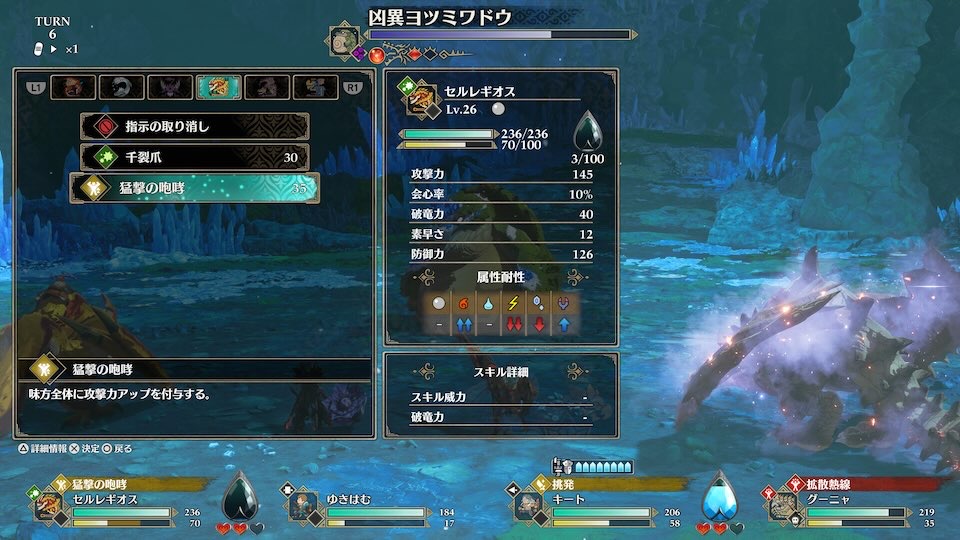Switch to the first monster tab

click(x=73, y=87)
